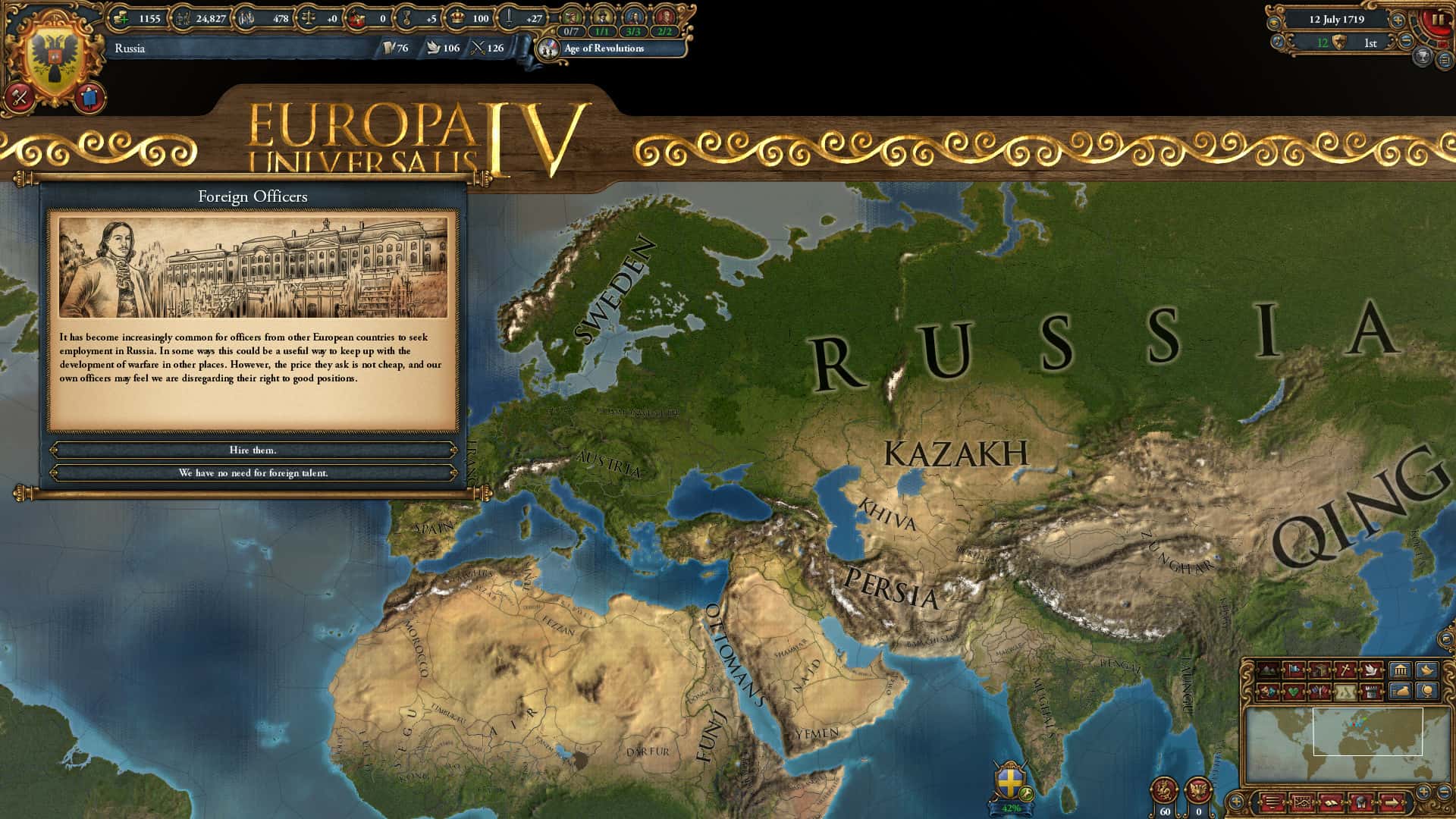
Task: Collapse the bottom toolbar with the arrow icon
Action: [x=1393, y=802]
